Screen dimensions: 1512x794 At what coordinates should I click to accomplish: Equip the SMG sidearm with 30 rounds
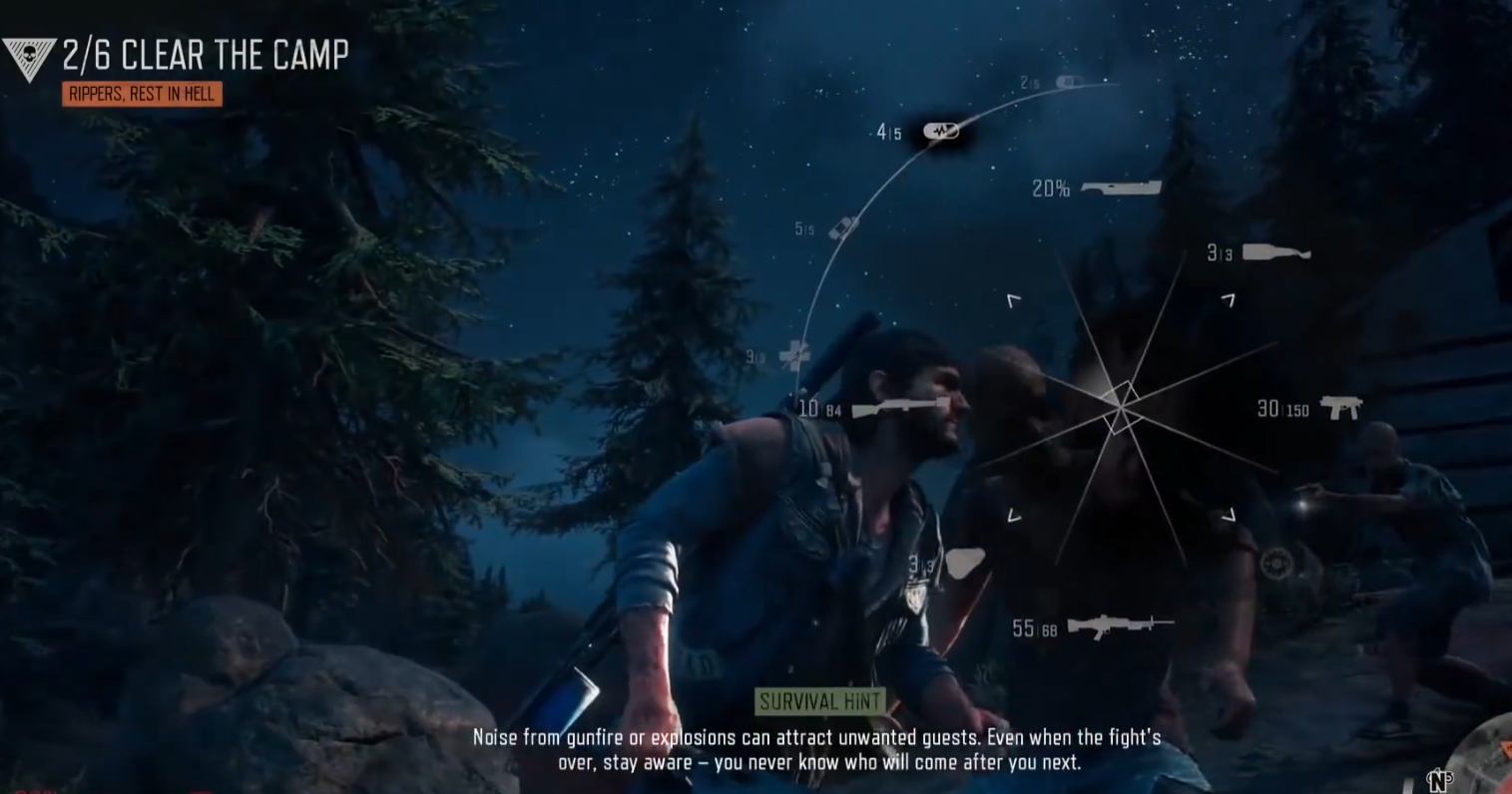click(1339, 407)
